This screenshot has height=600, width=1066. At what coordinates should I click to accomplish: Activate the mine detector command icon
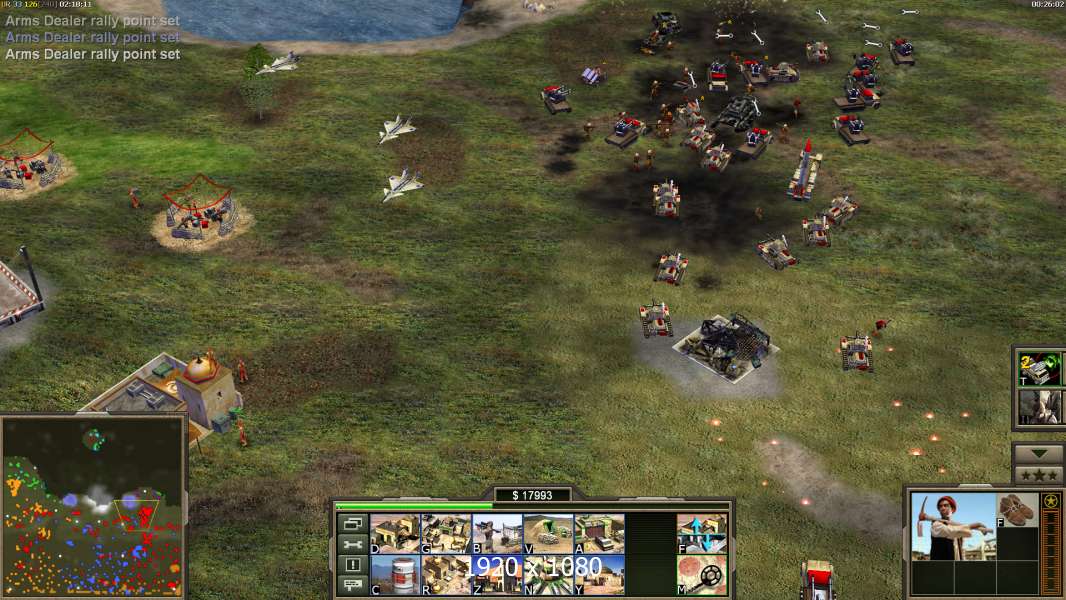click(x=702, y=574)
